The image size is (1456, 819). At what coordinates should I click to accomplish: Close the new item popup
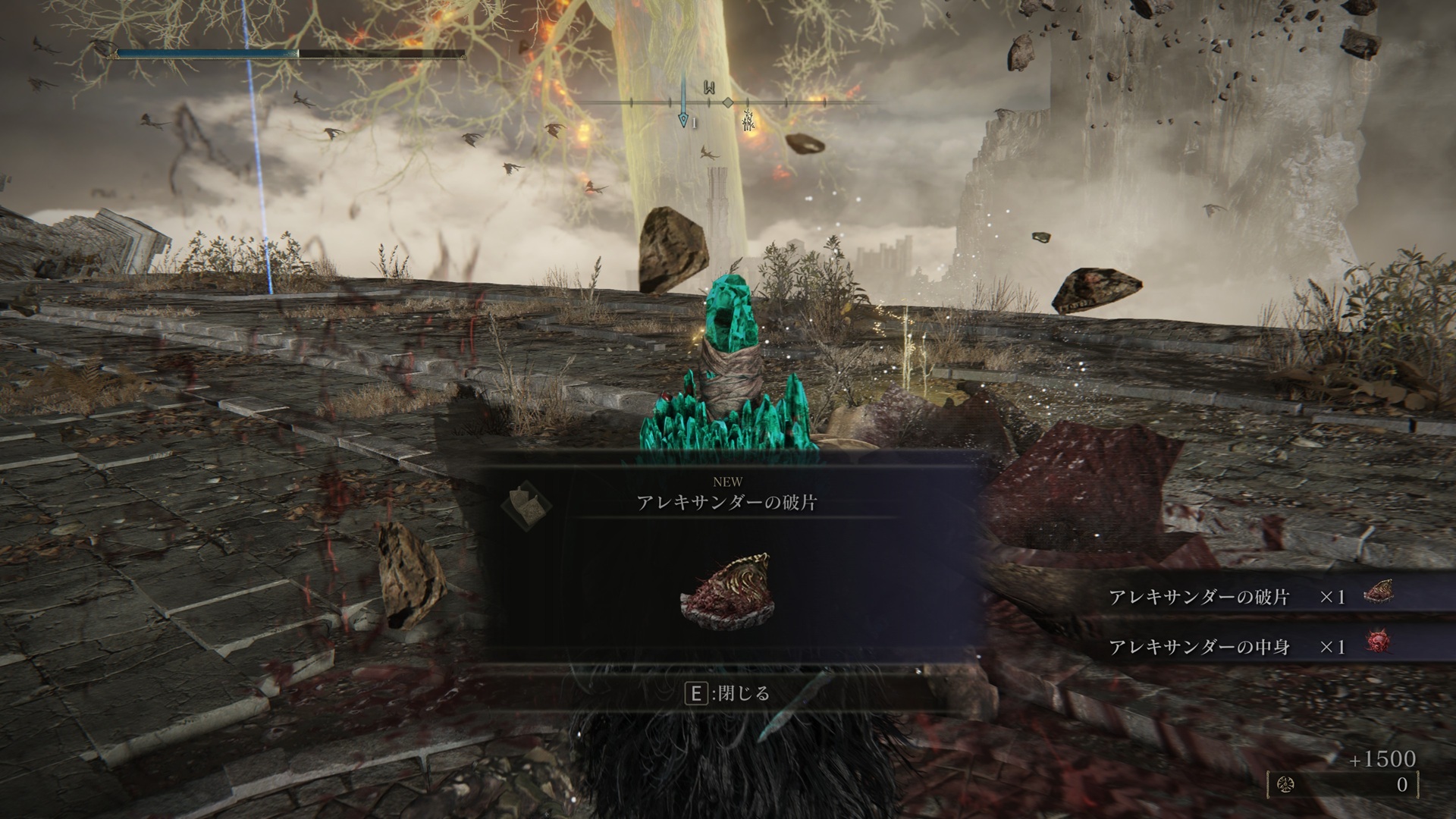coord(728,693)
